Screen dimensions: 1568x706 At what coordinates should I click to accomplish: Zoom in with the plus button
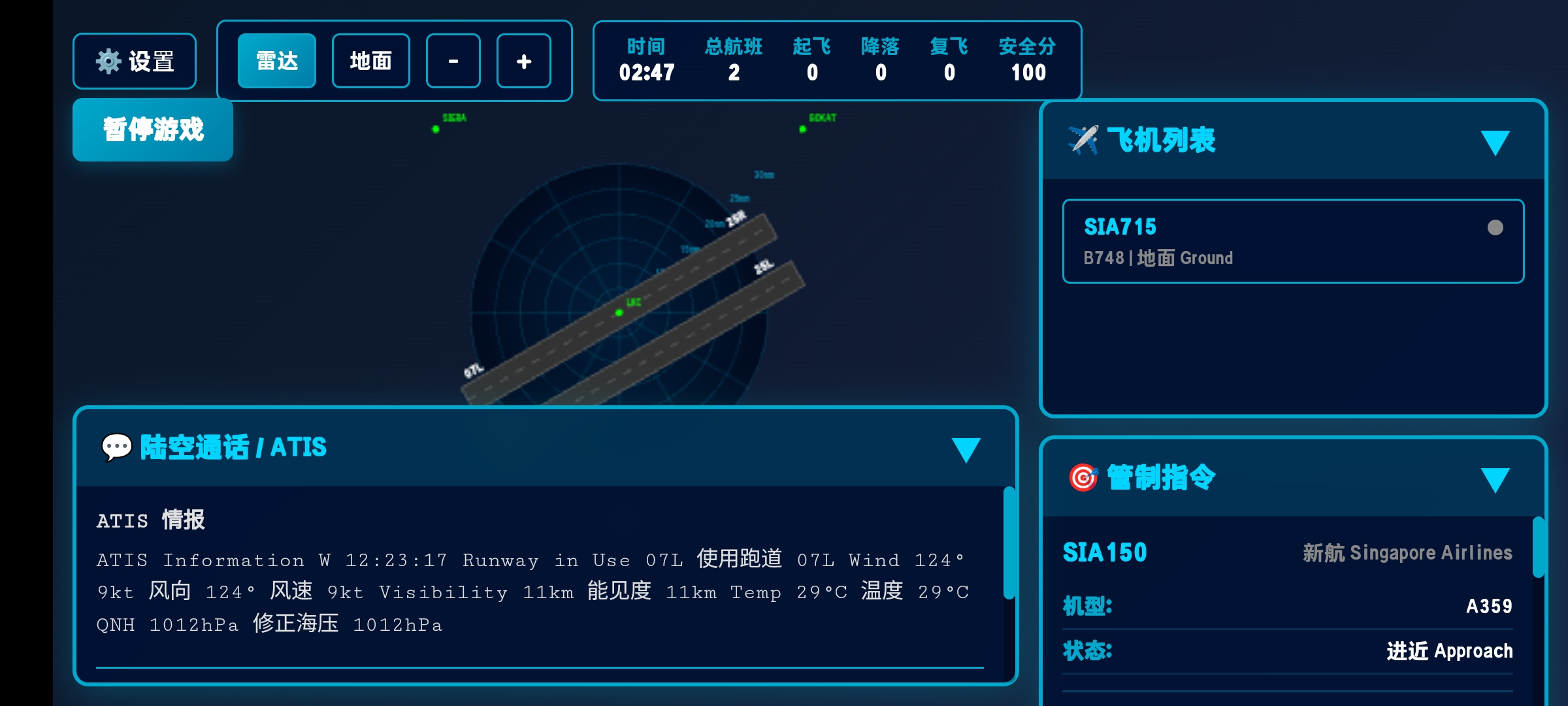click(523, 61)
